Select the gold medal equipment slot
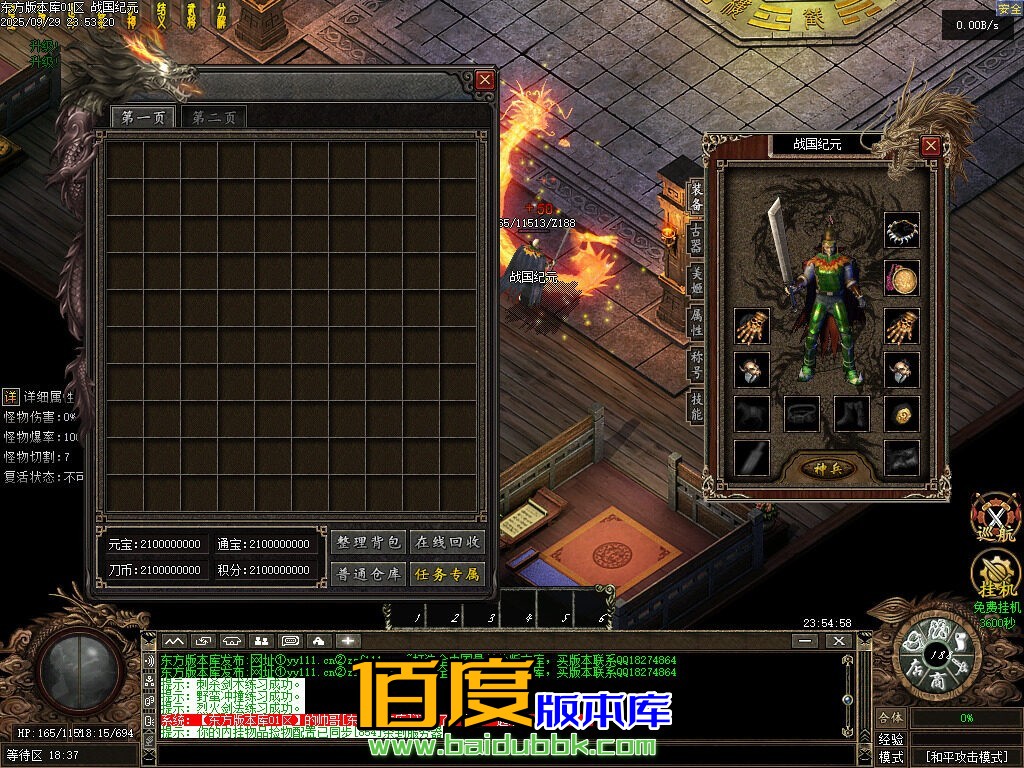1024x768 pixels. pos(902,278)
